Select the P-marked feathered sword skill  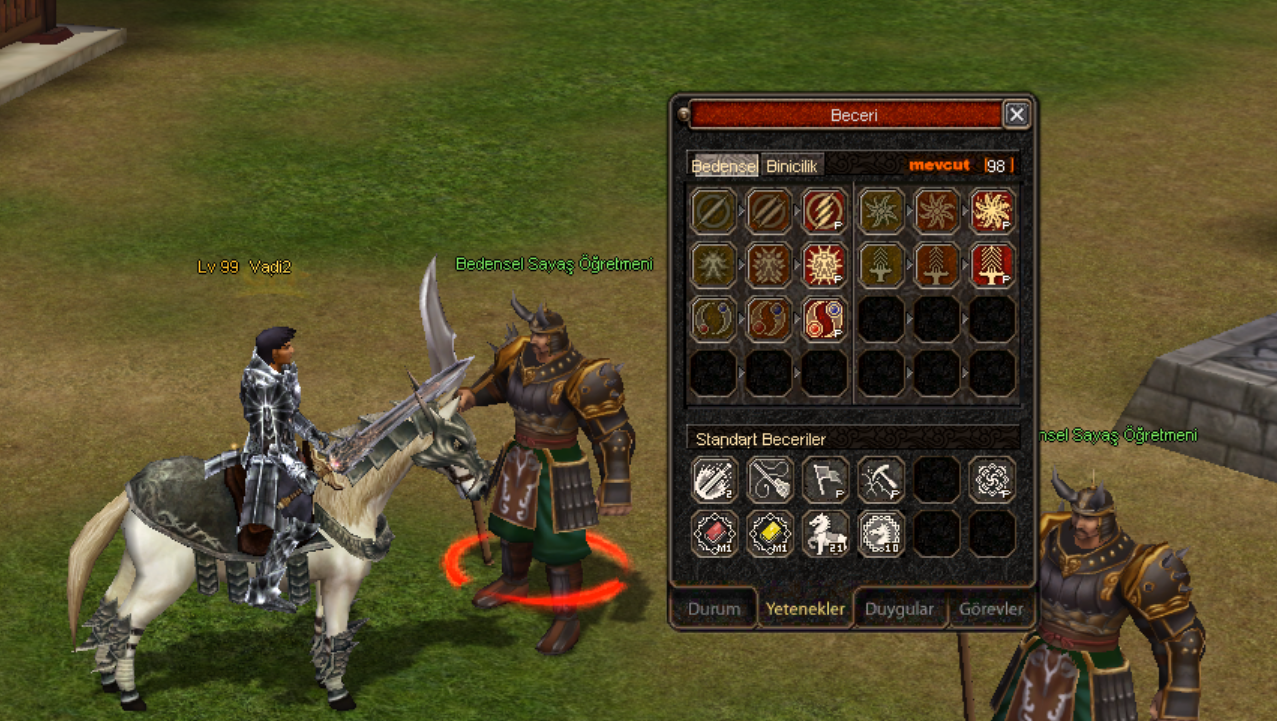tap(993, 266)
